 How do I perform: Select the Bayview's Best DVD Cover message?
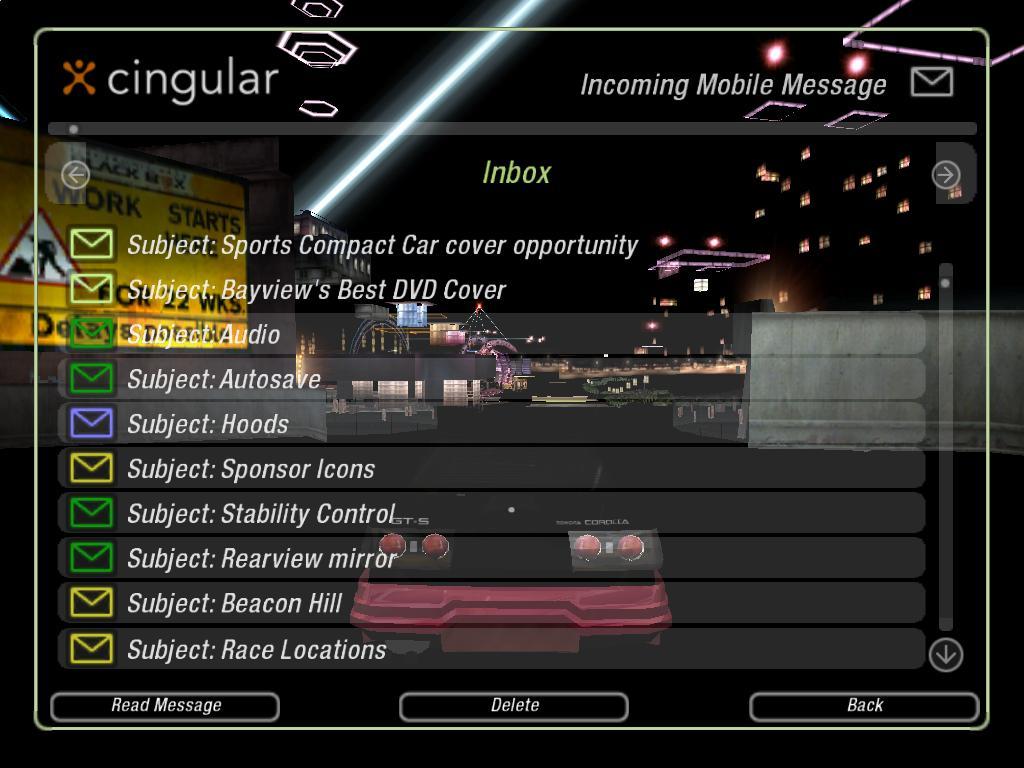(x=316, y=290)
